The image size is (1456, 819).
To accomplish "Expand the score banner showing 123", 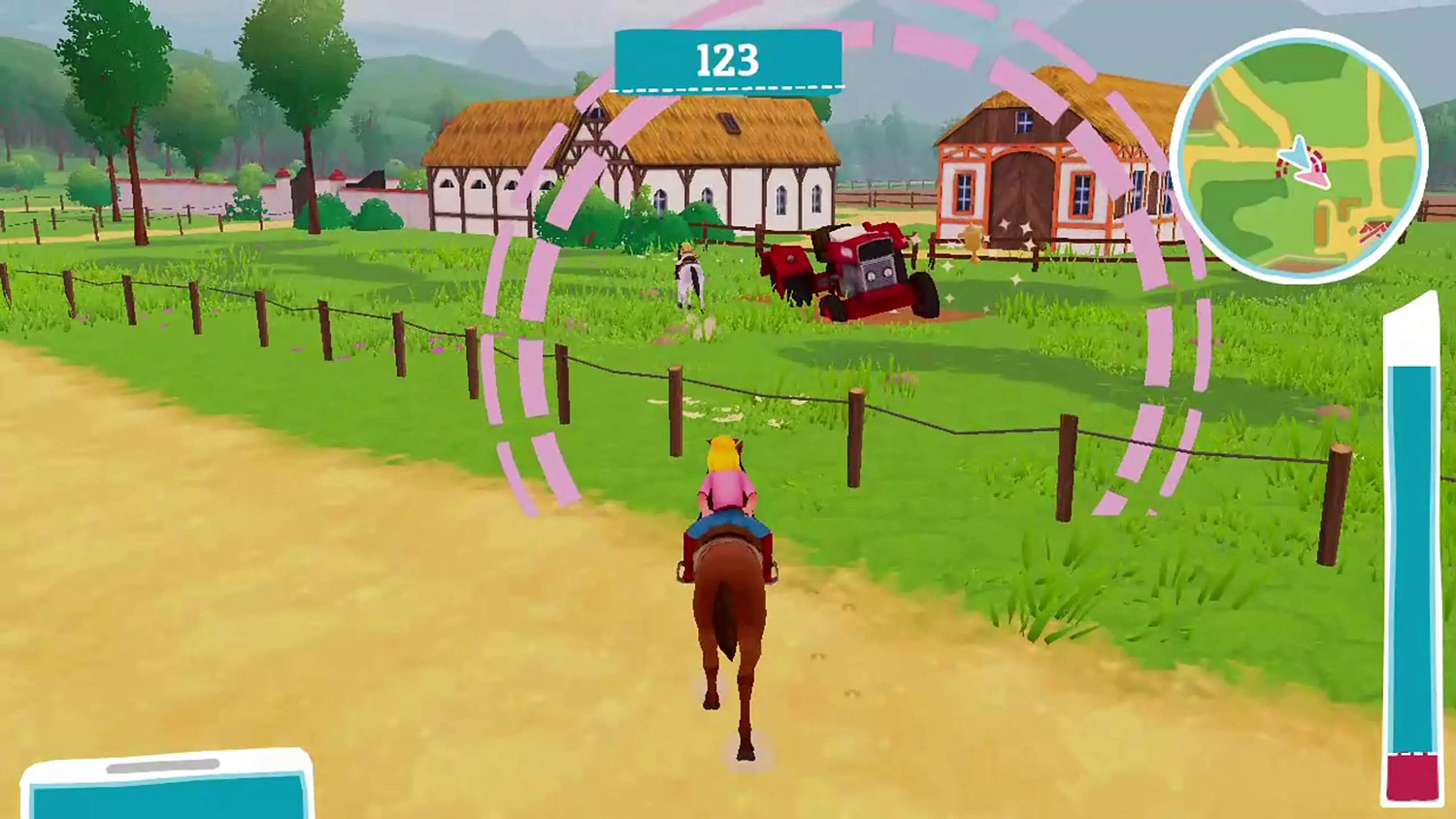I will [x=728, y=60].
